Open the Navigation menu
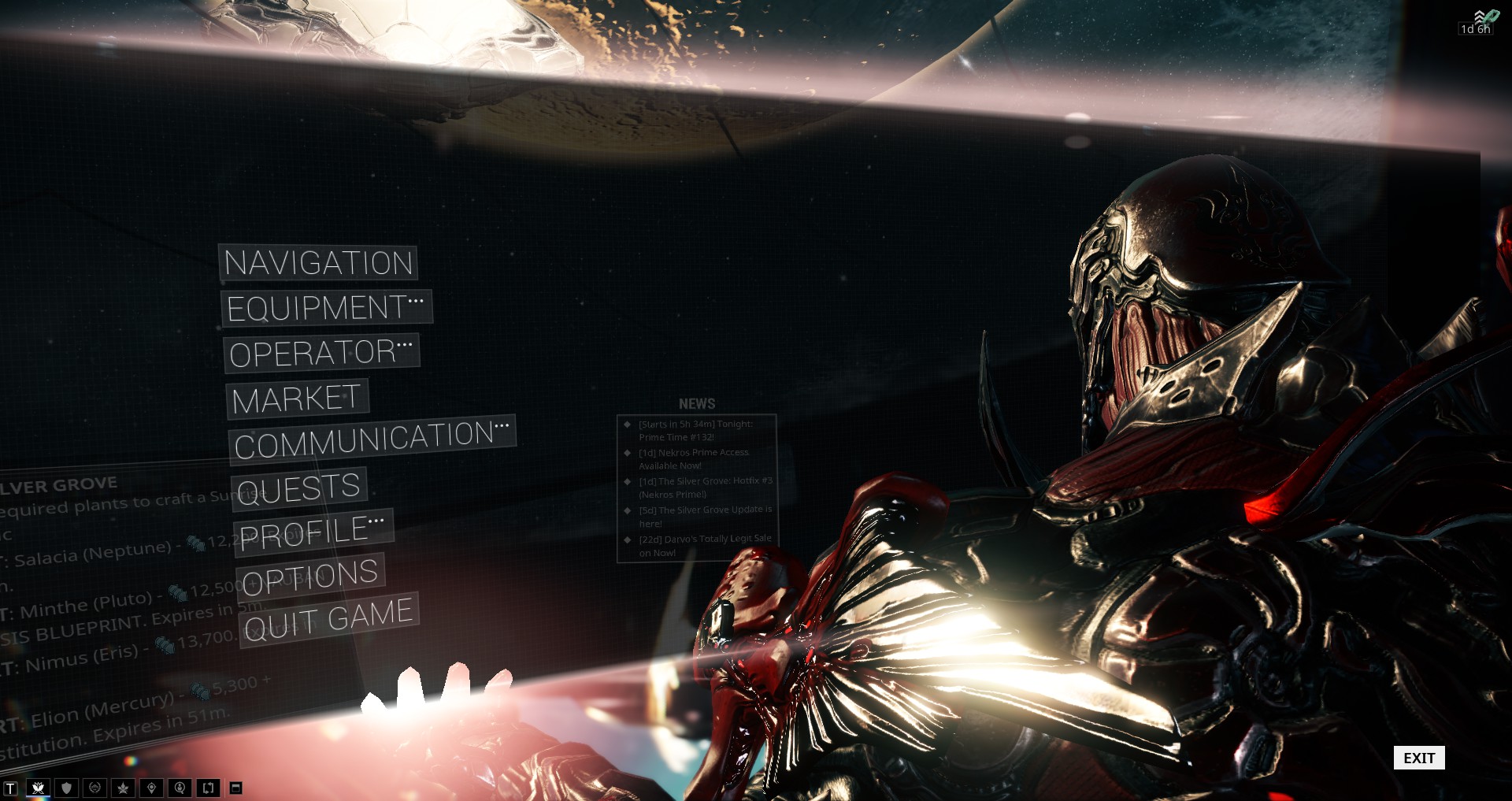Image resolution: width=1512 pixels, height=801 pixels. pyautogui.click(x=318, y=262)
